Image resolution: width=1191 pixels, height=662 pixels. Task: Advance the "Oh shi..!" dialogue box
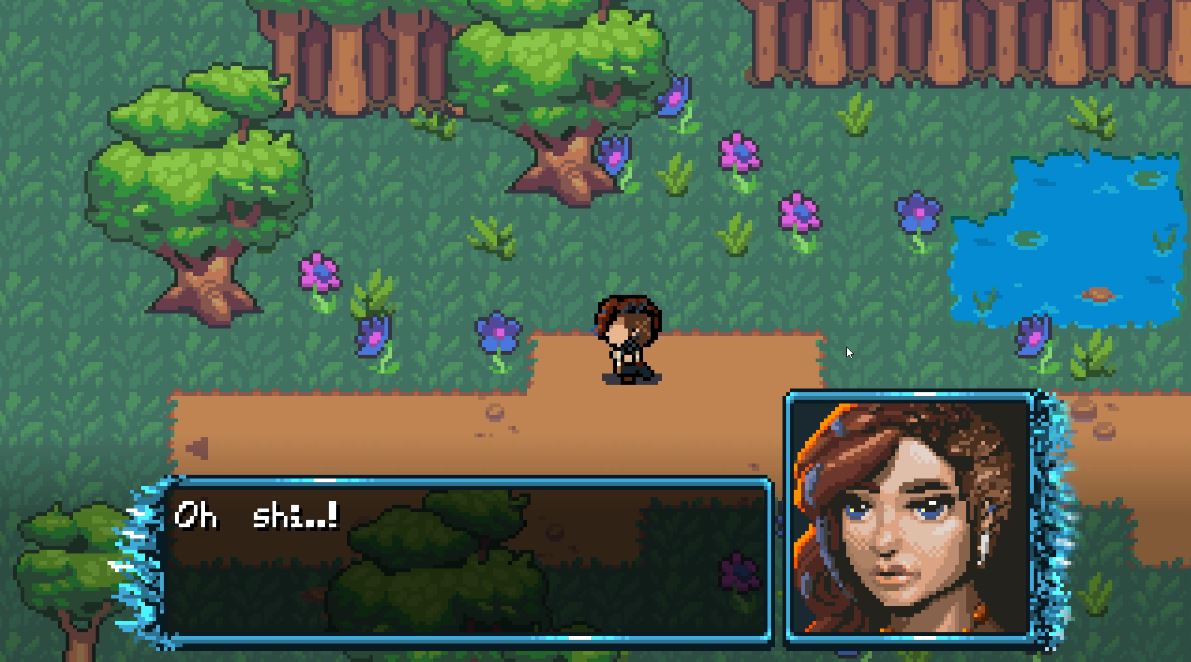click(x=466, y=558)
